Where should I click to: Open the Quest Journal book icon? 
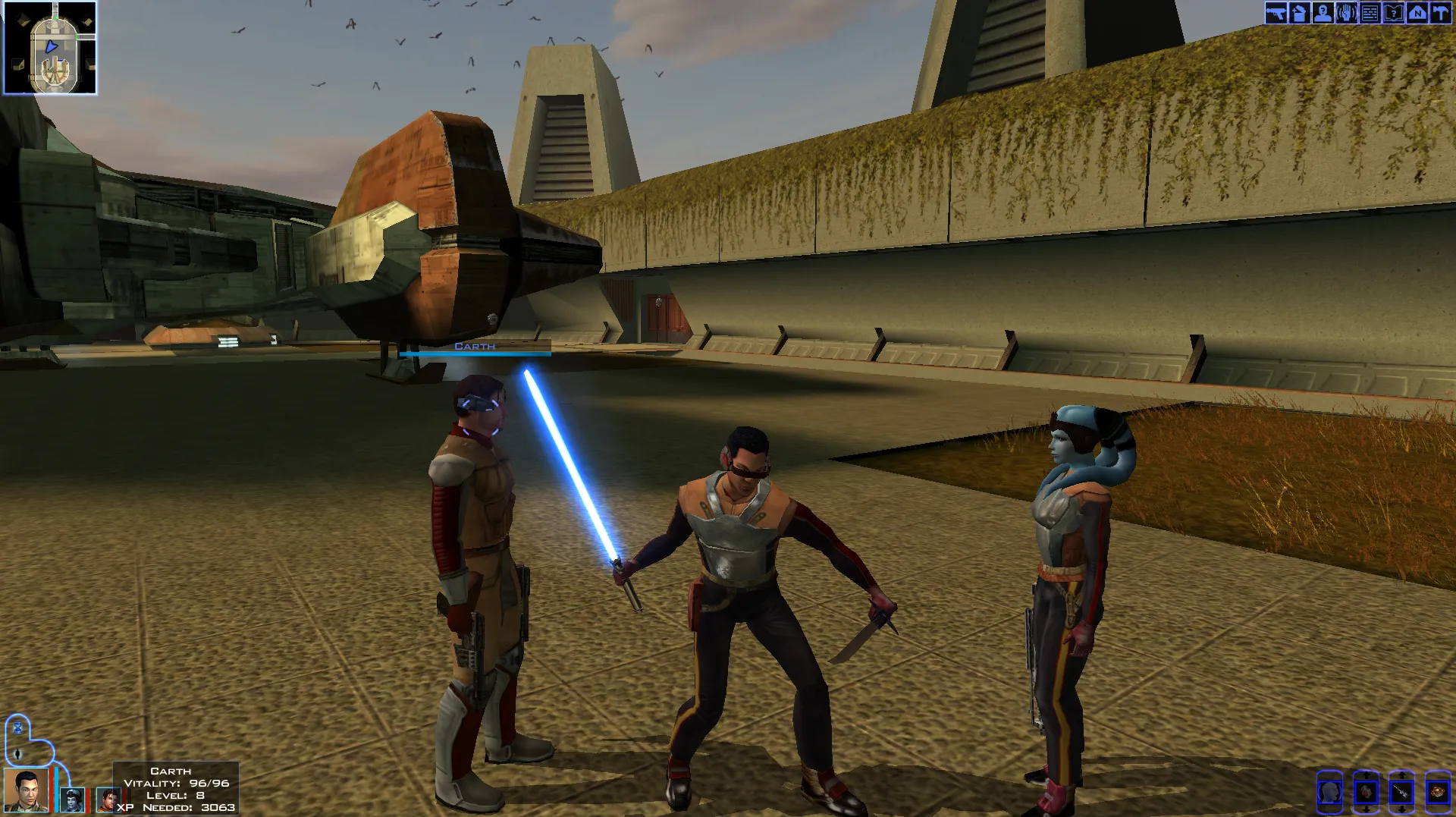tap(1394, 12)
